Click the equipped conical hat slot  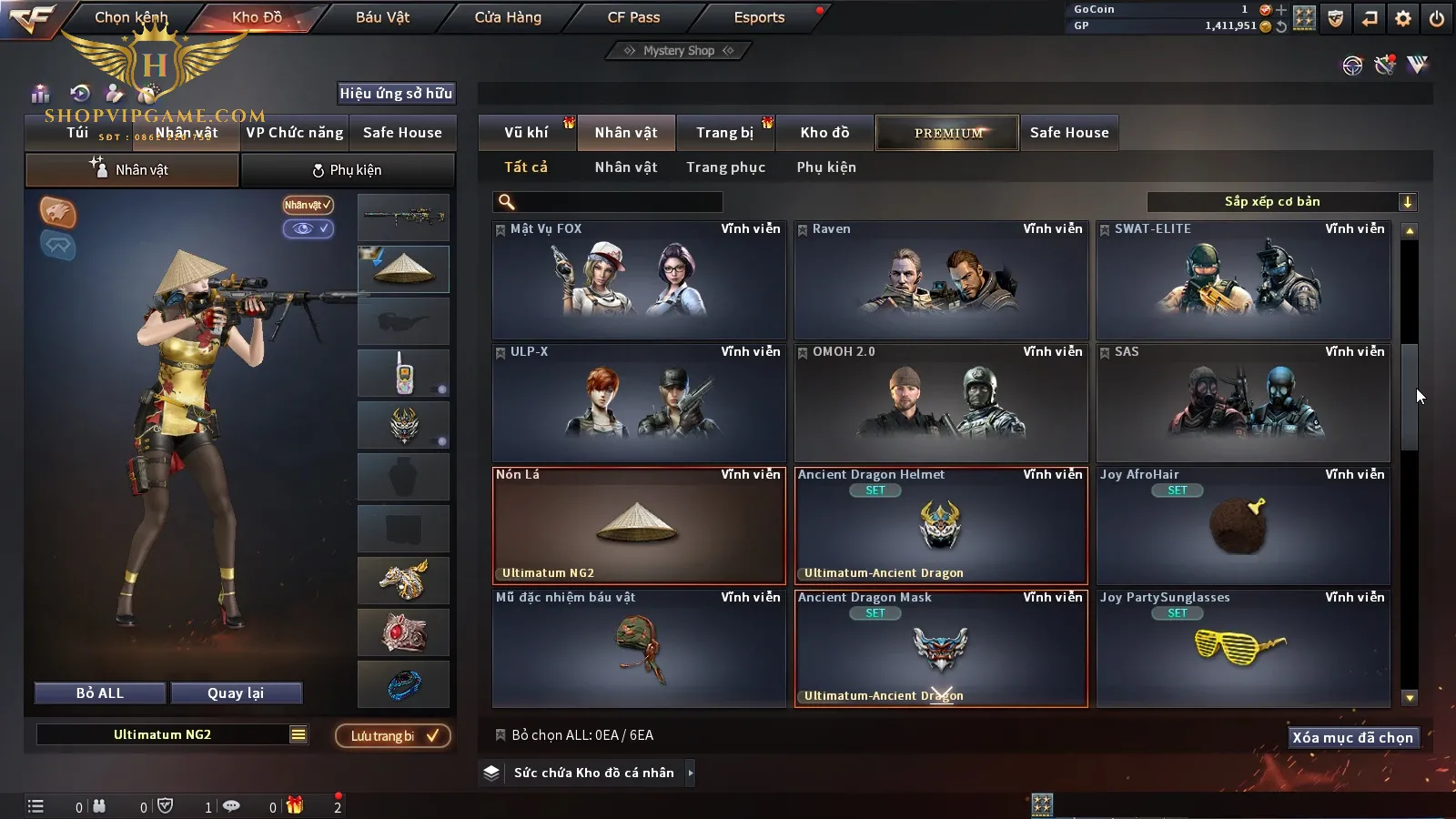[x=404, y=269]
